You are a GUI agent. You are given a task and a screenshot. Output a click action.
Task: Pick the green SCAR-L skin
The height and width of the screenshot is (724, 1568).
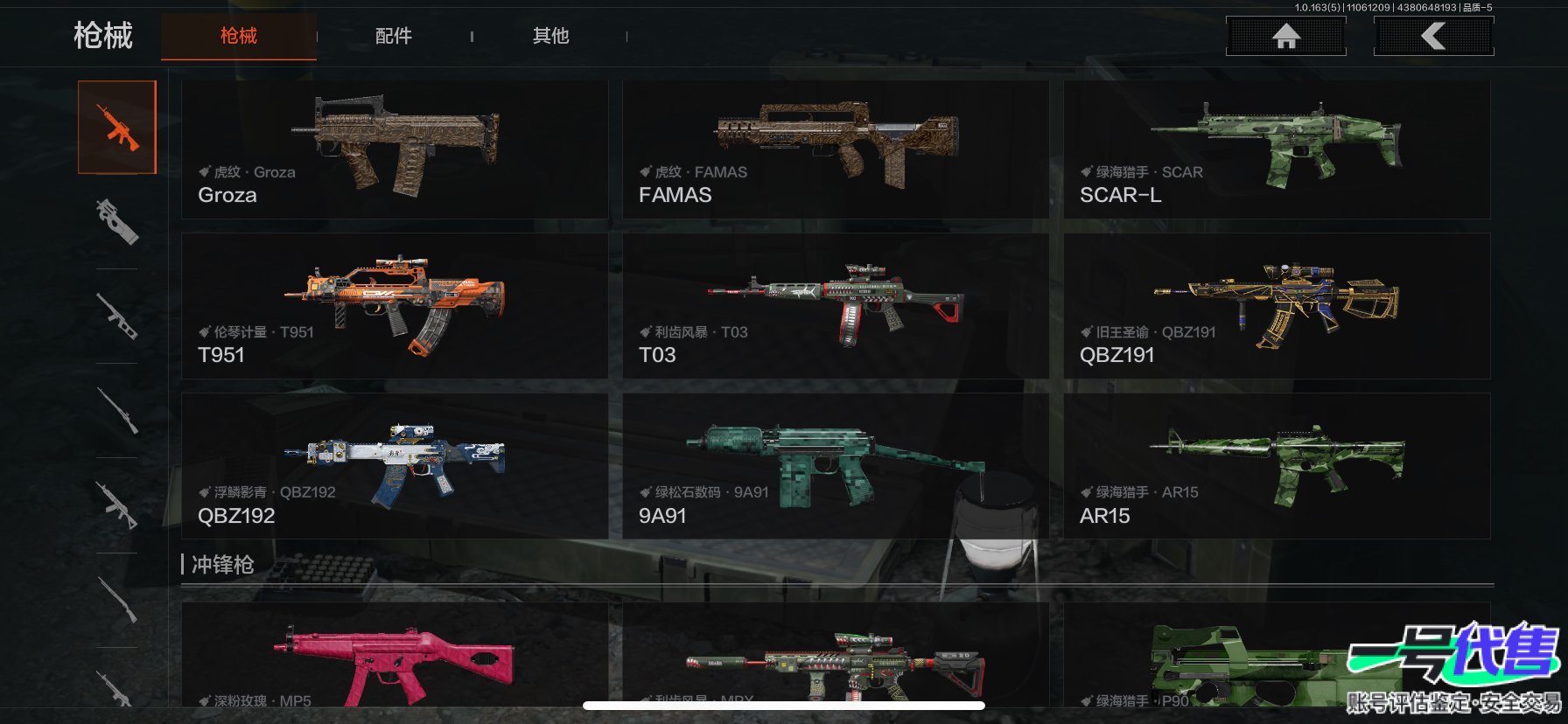point(1276,150)
